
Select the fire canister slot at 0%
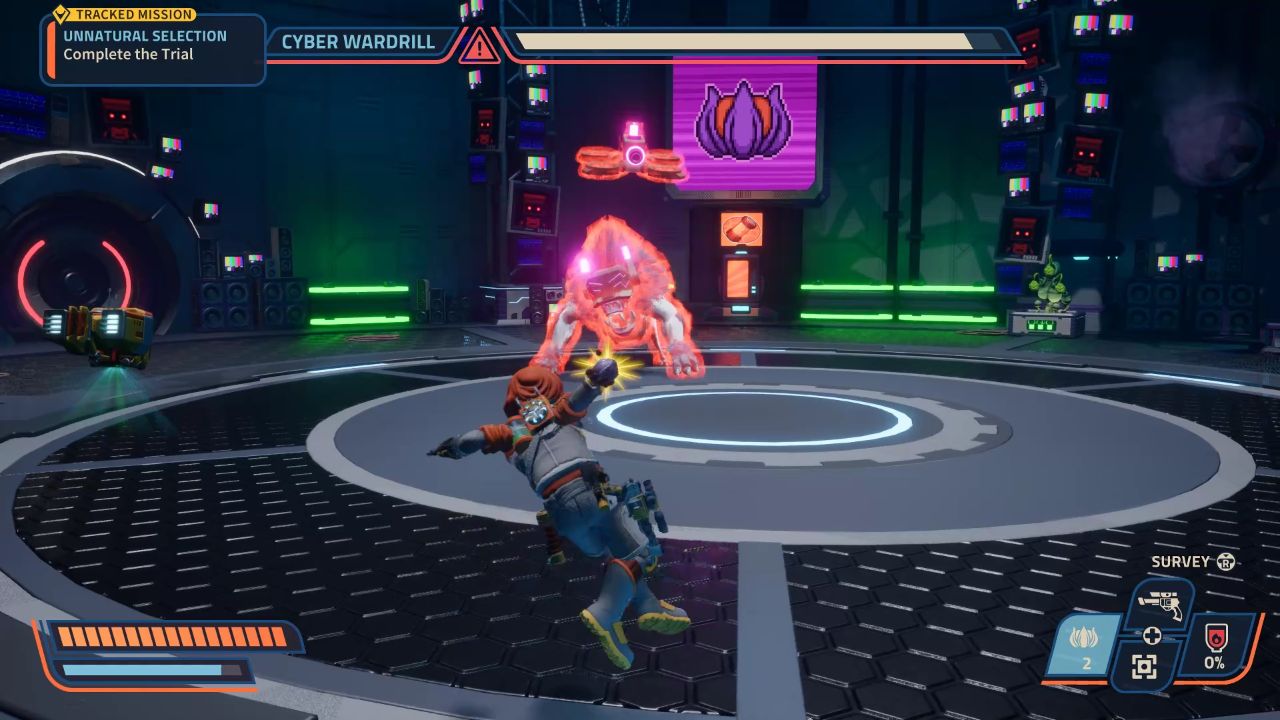(x=1214, y=645)
